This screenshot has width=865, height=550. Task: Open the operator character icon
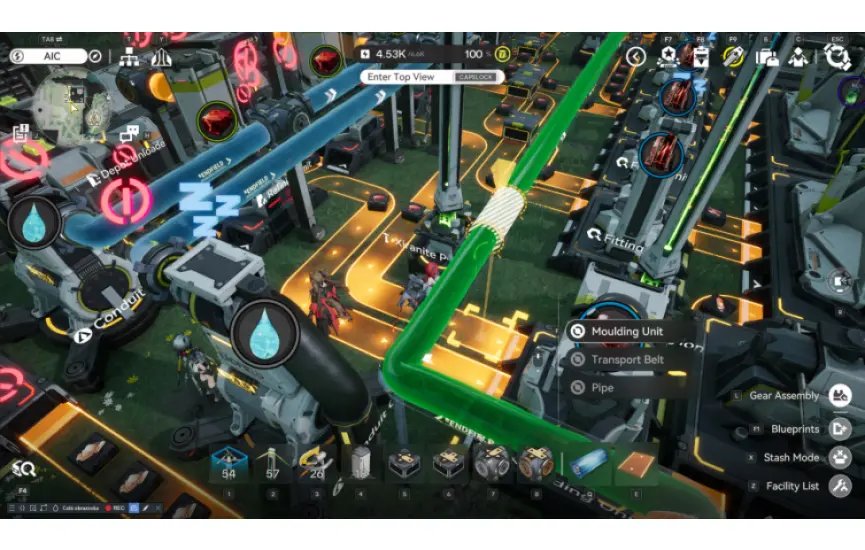point(798,57)
